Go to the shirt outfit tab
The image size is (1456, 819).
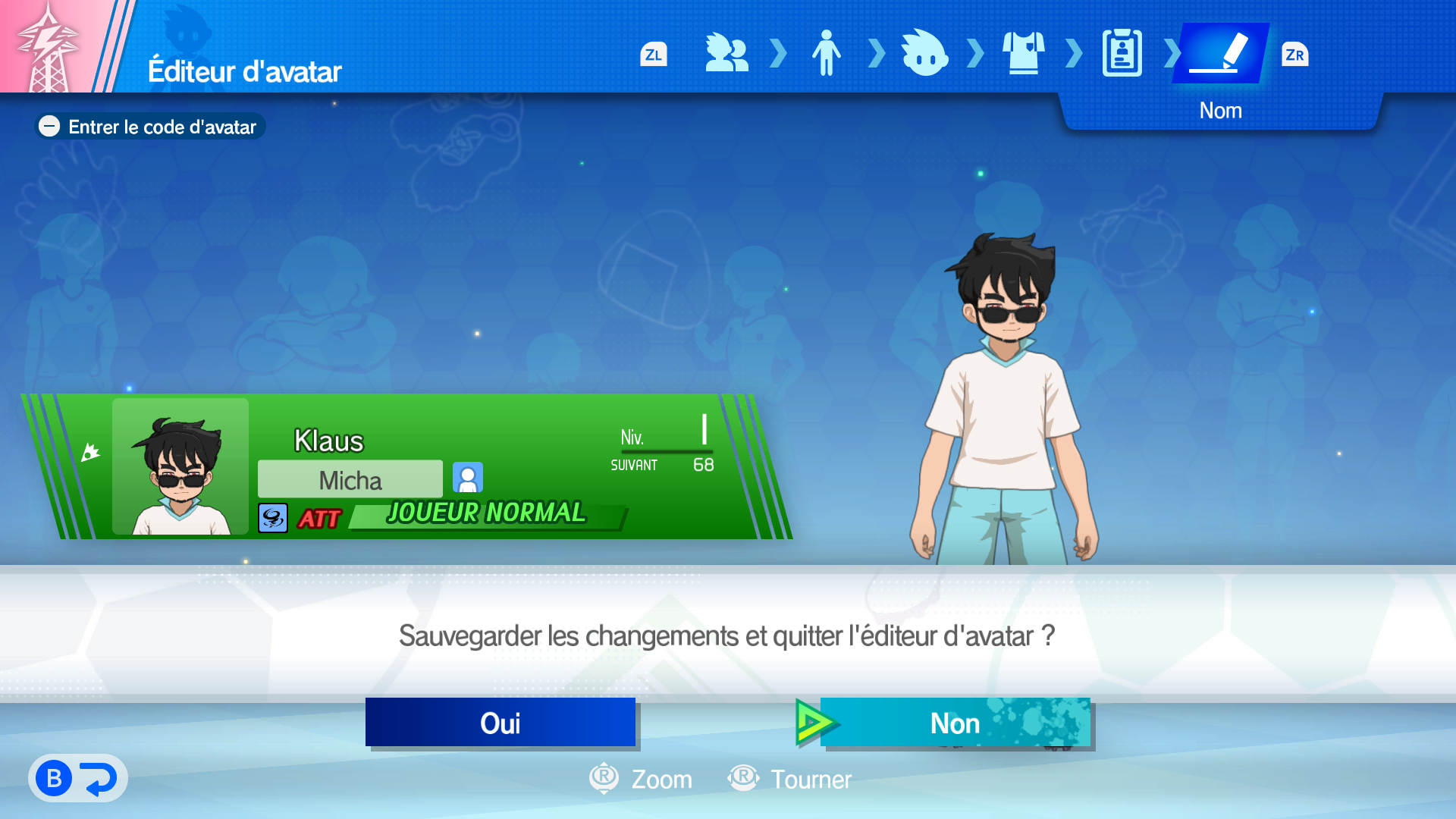coord(1023,53)
